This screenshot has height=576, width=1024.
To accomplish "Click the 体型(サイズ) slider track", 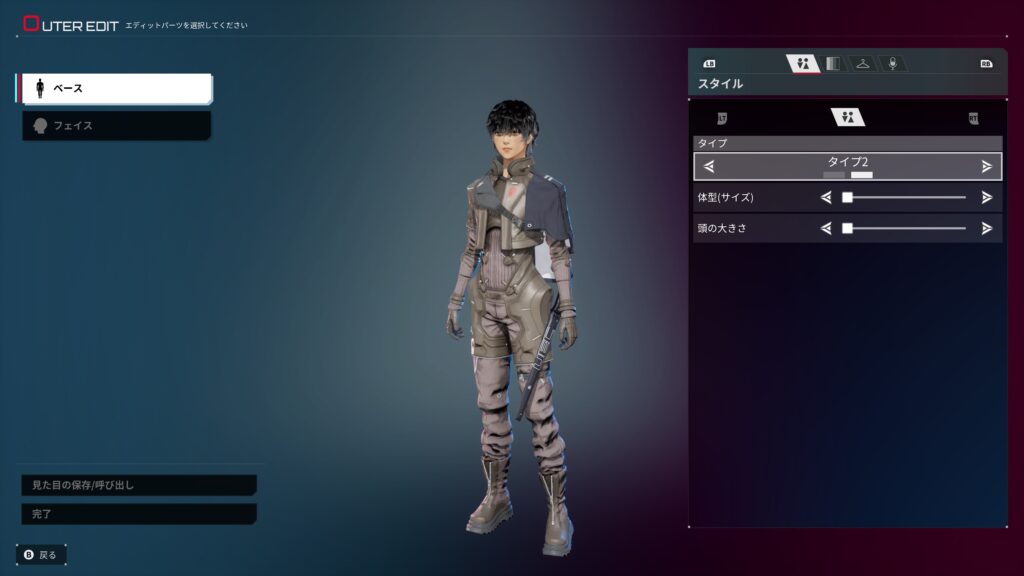I will [905, 198].
